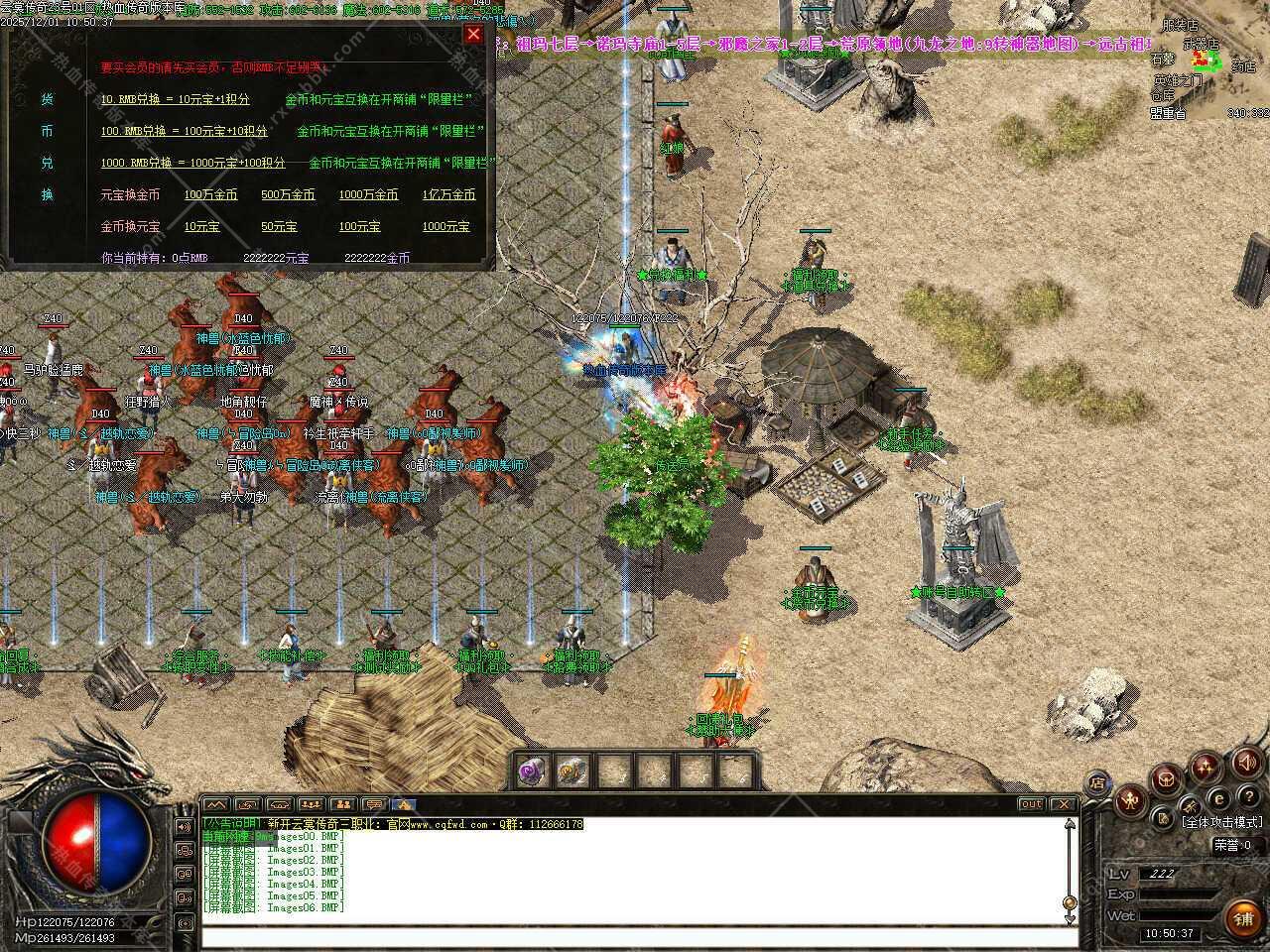The width and height of the screenshot is (1270, 952).
Task: Convert gold into 50元宝
Action: (279, 227)
